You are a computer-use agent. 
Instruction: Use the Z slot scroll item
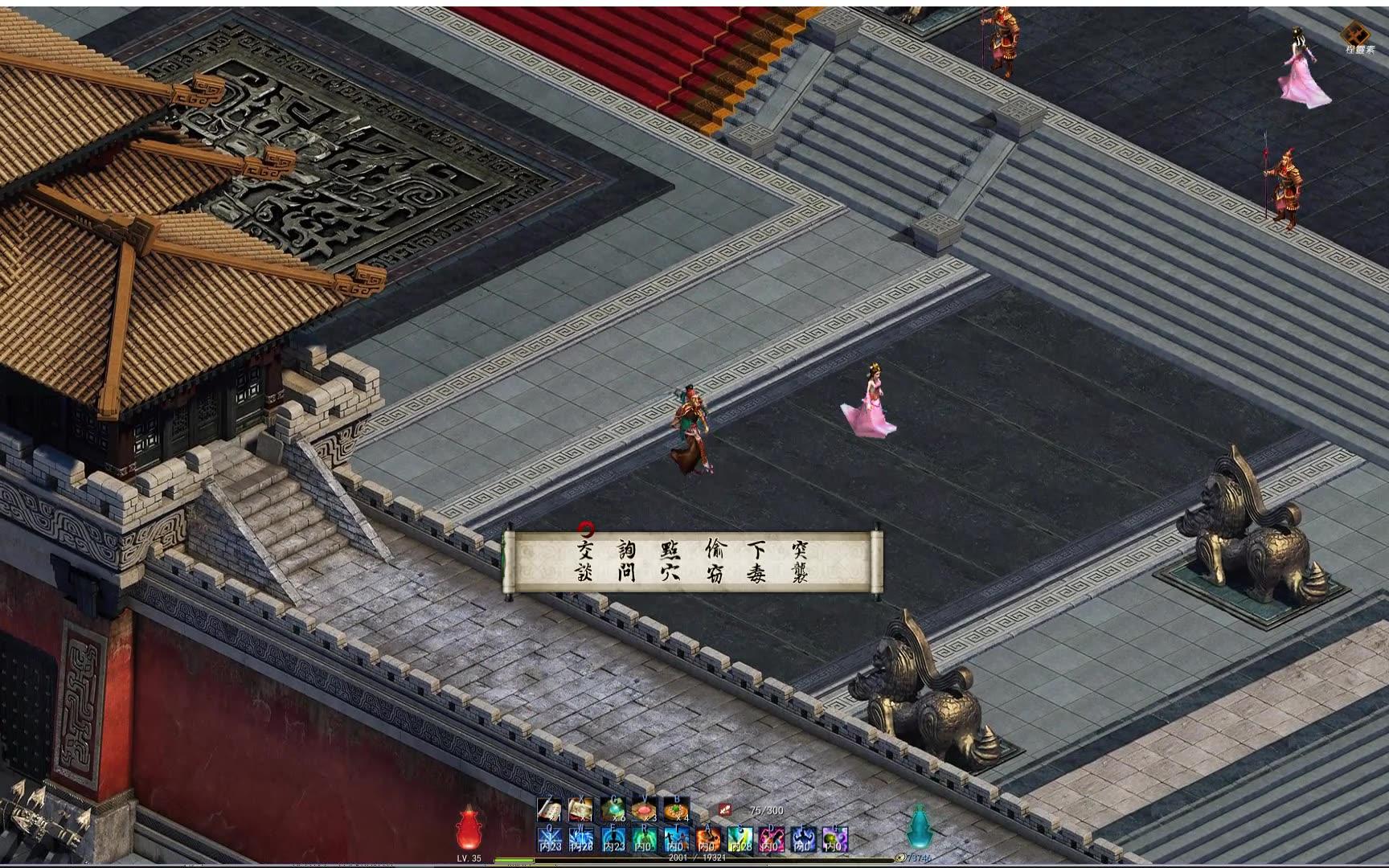551,809
